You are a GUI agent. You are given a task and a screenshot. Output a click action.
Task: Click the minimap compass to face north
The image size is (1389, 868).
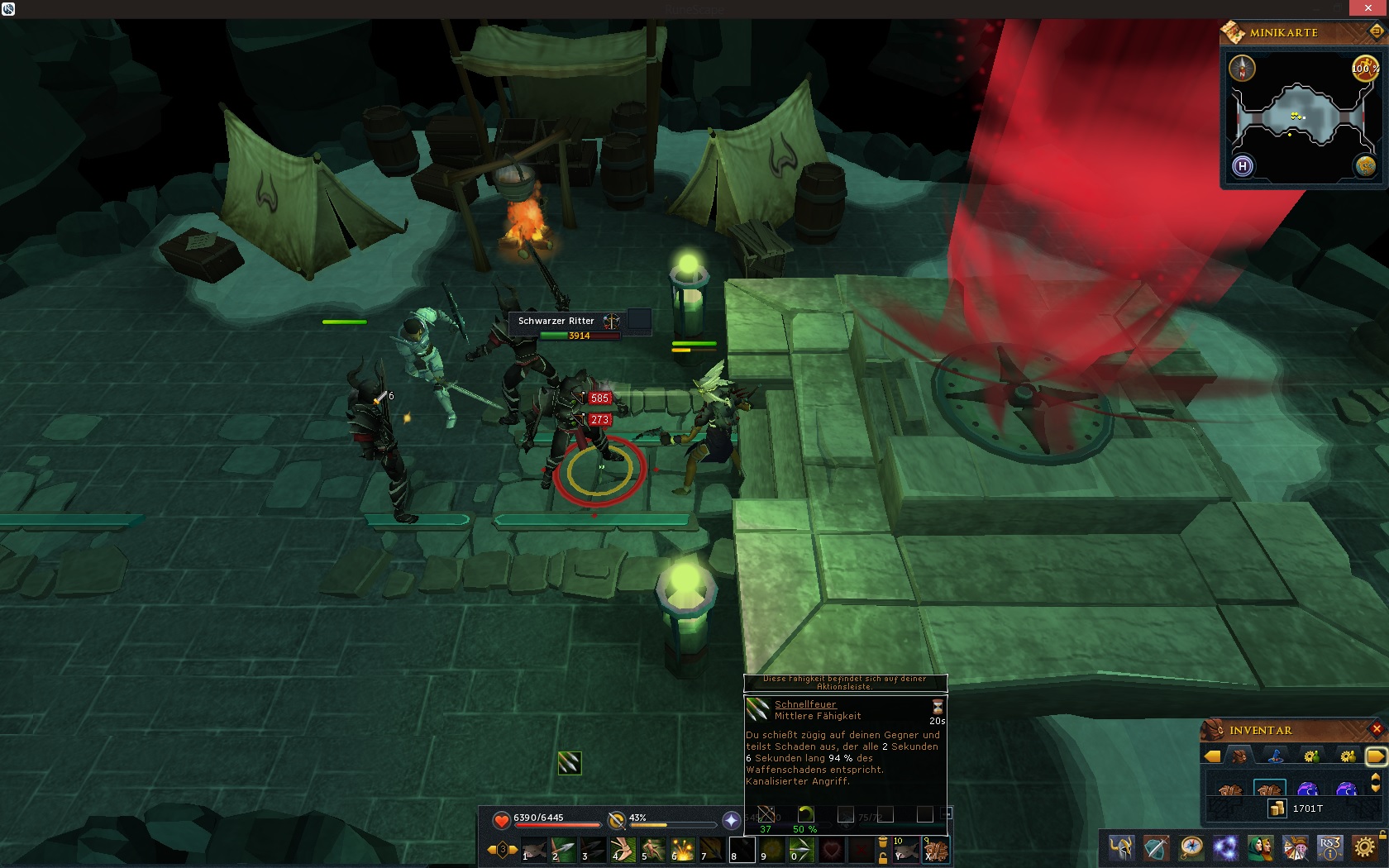point(1242,69)
